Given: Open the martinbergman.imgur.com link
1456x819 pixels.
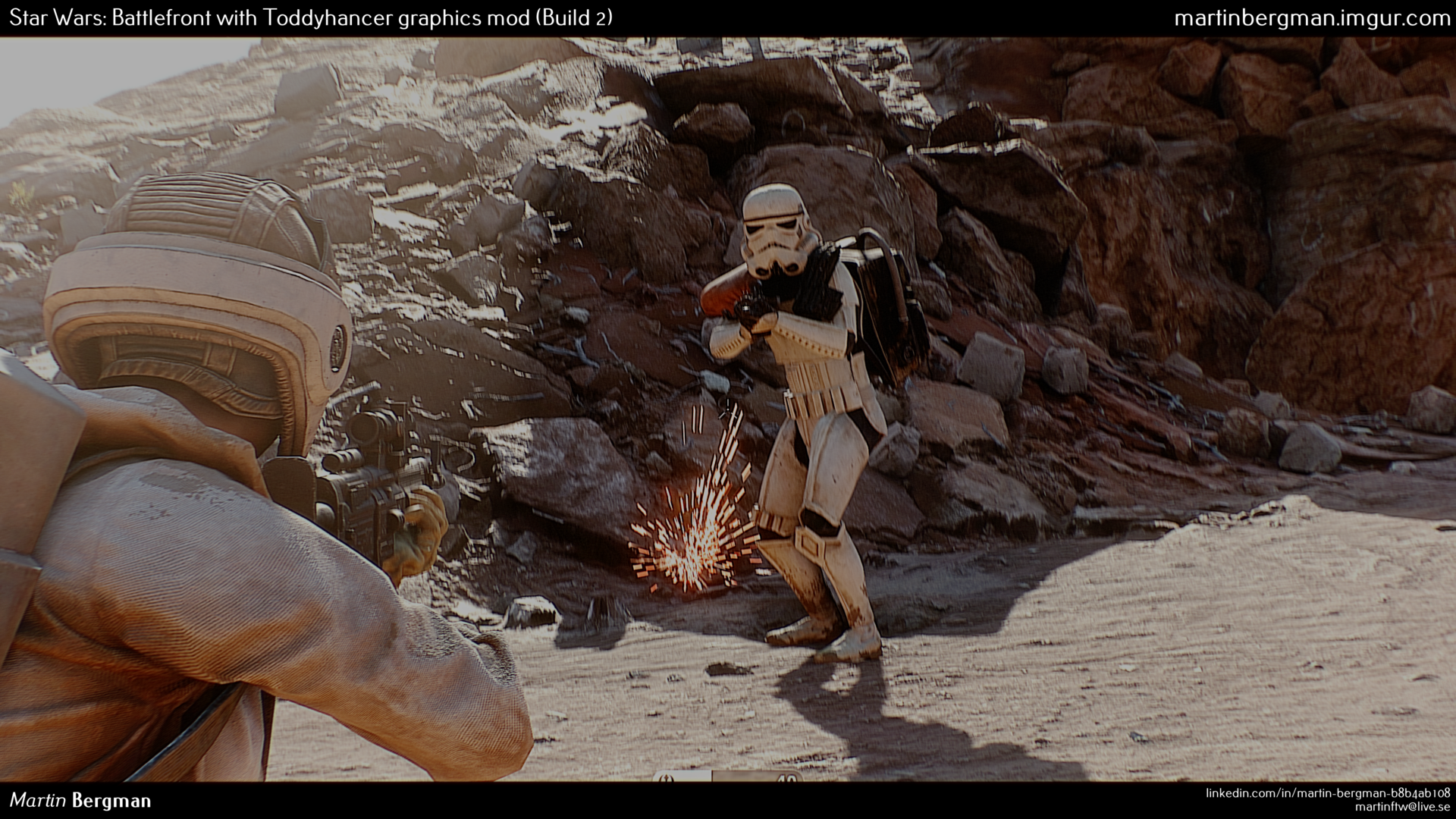Looking at the screenshot, I should coord(1311,18).
